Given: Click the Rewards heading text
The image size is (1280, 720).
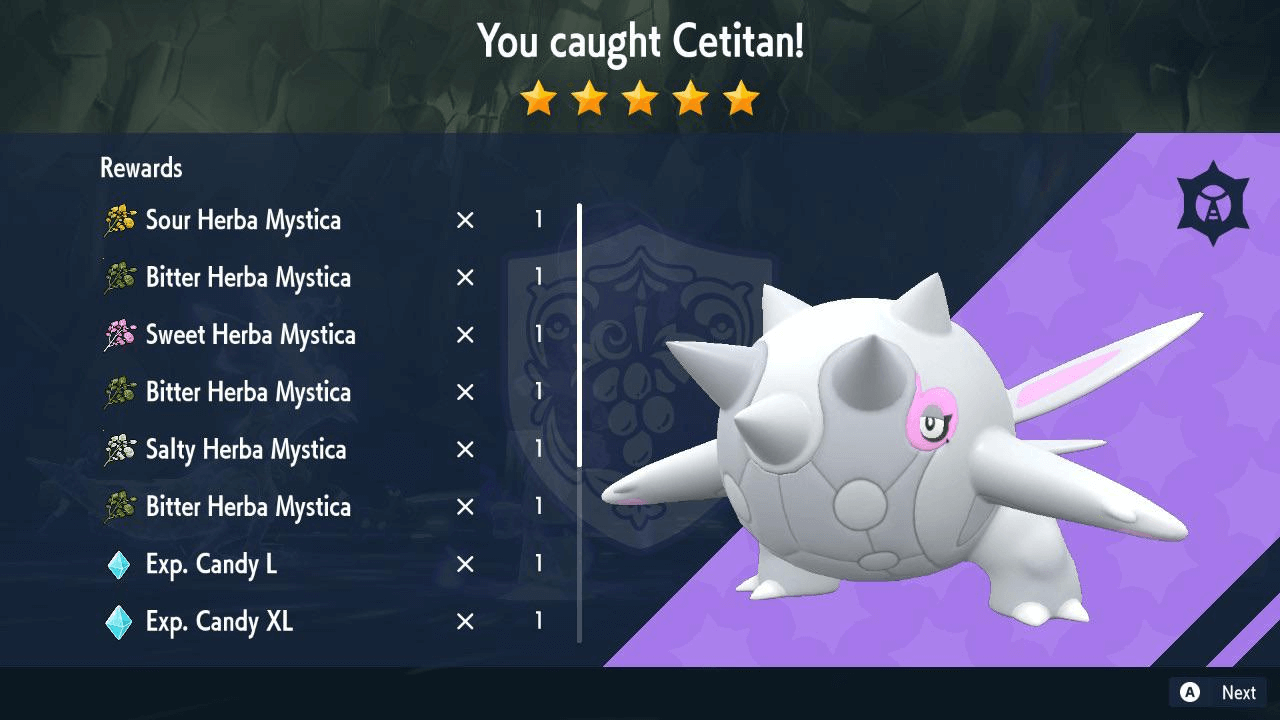Looking at the screenshot, I should point(140,167).
